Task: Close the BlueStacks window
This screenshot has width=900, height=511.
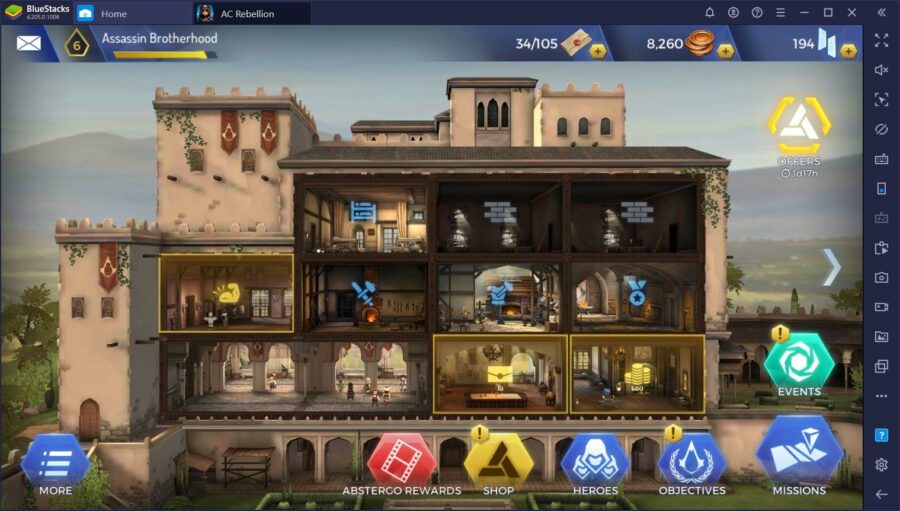Action: (852, 12)
